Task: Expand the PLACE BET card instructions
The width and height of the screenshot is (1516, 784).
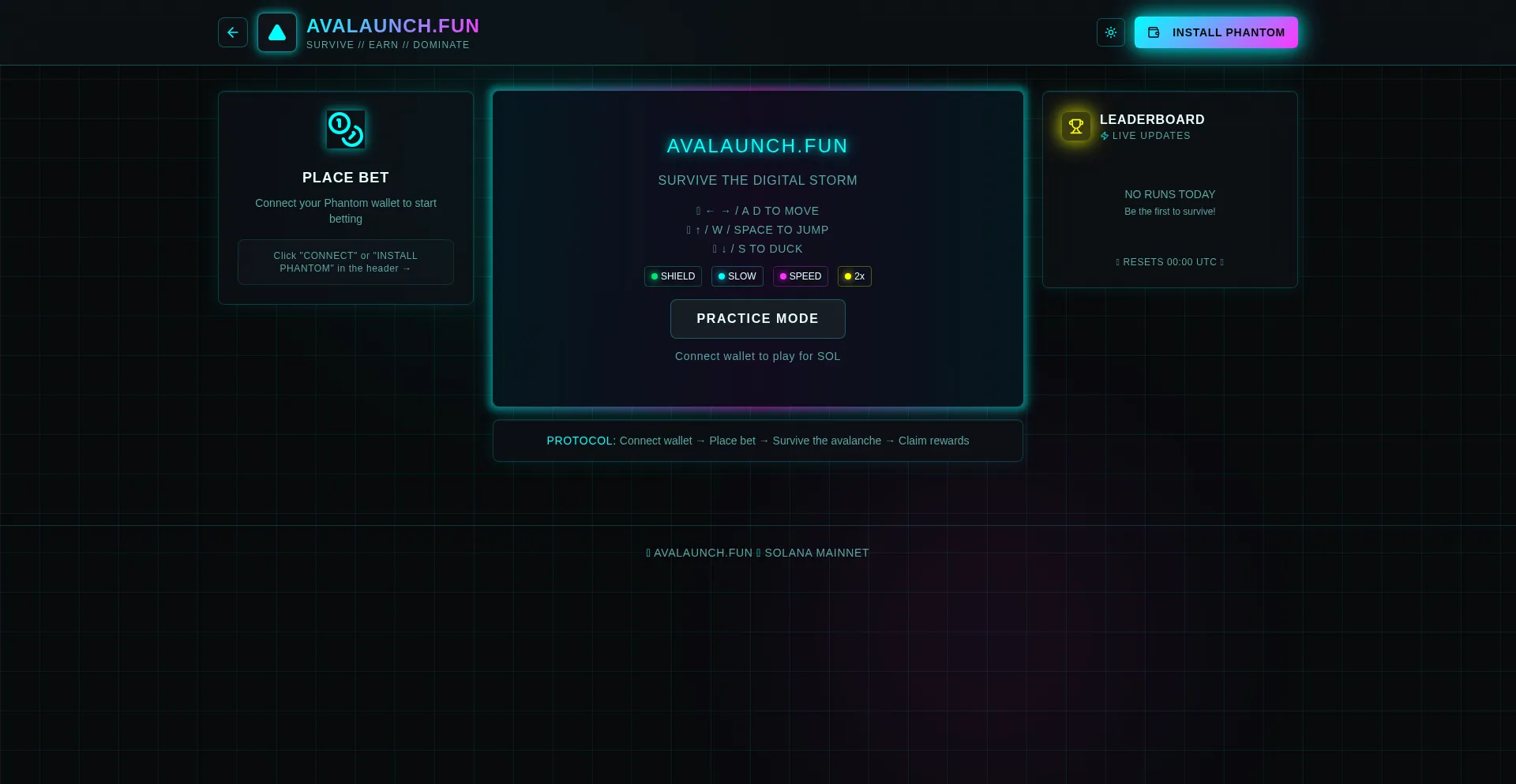Action: (345, 261)
